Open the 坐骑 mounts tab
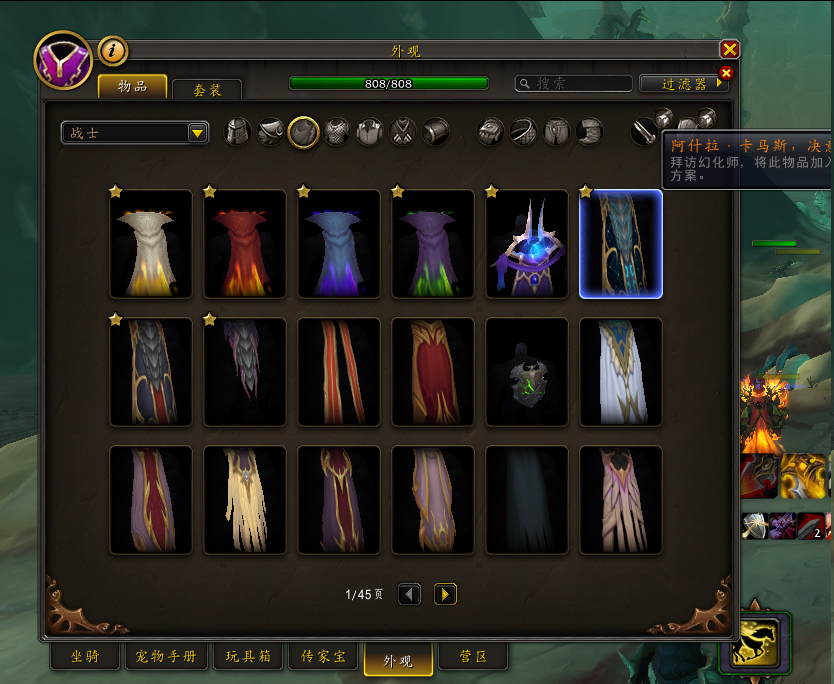Image resolution: width=834 pixels, height=684 pixels. point(85,657)
